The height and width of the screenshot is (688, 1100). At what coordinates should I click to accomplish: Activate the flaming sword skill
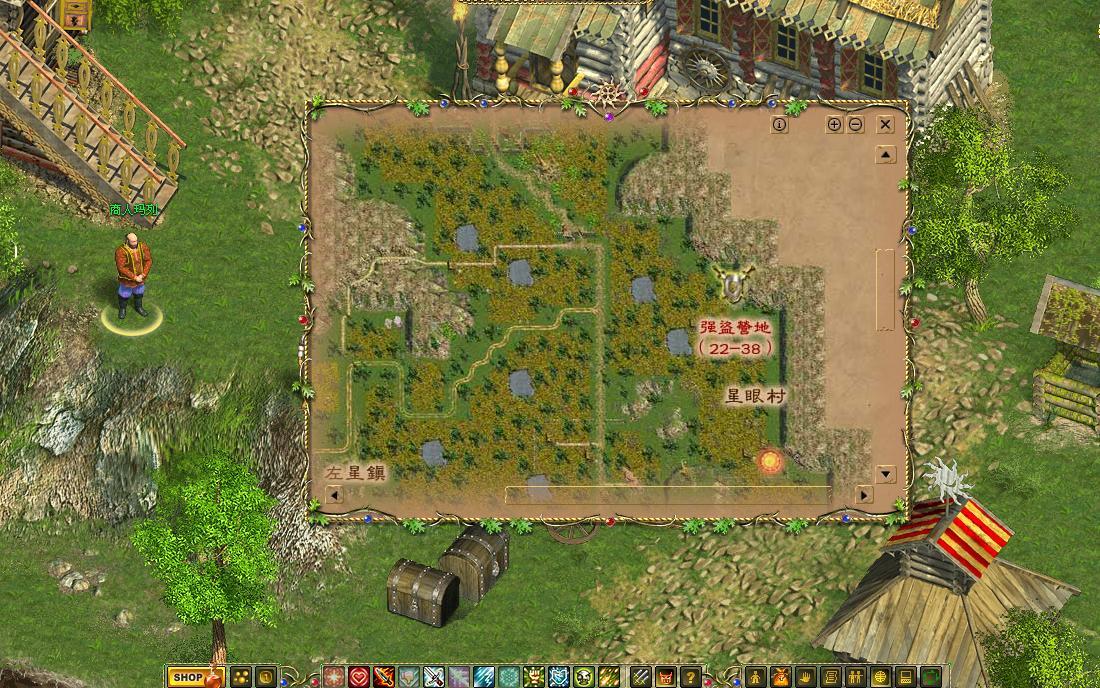point(384,677)
